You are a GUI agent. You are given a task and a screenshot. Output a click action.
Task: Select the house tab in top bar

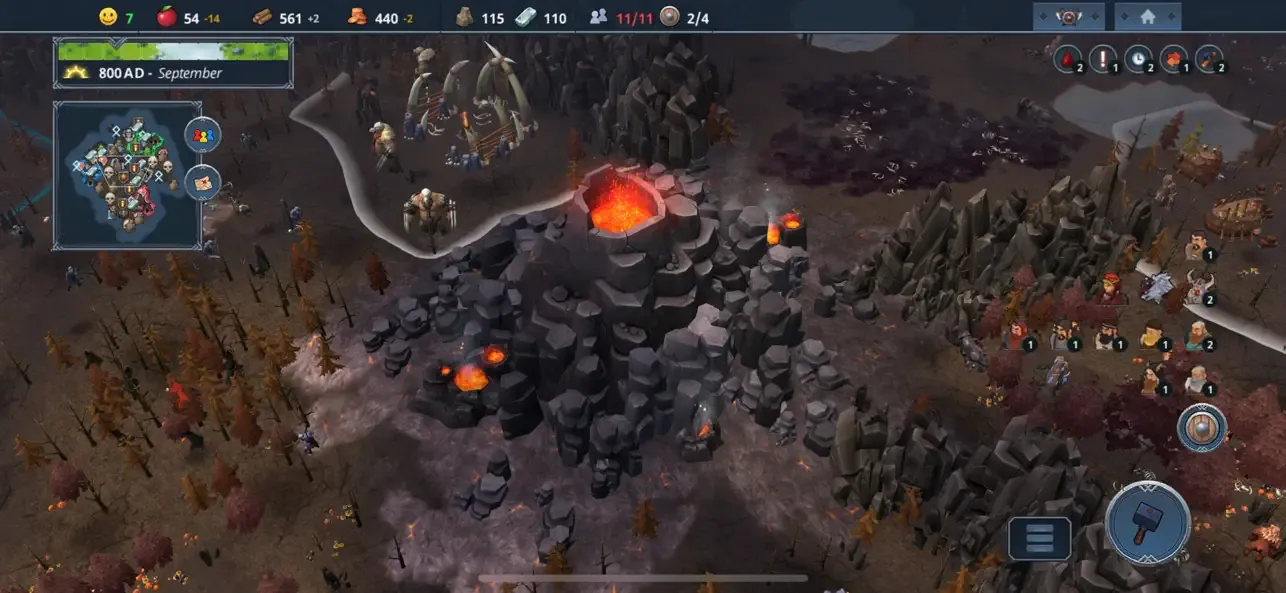pos(1147,16)
